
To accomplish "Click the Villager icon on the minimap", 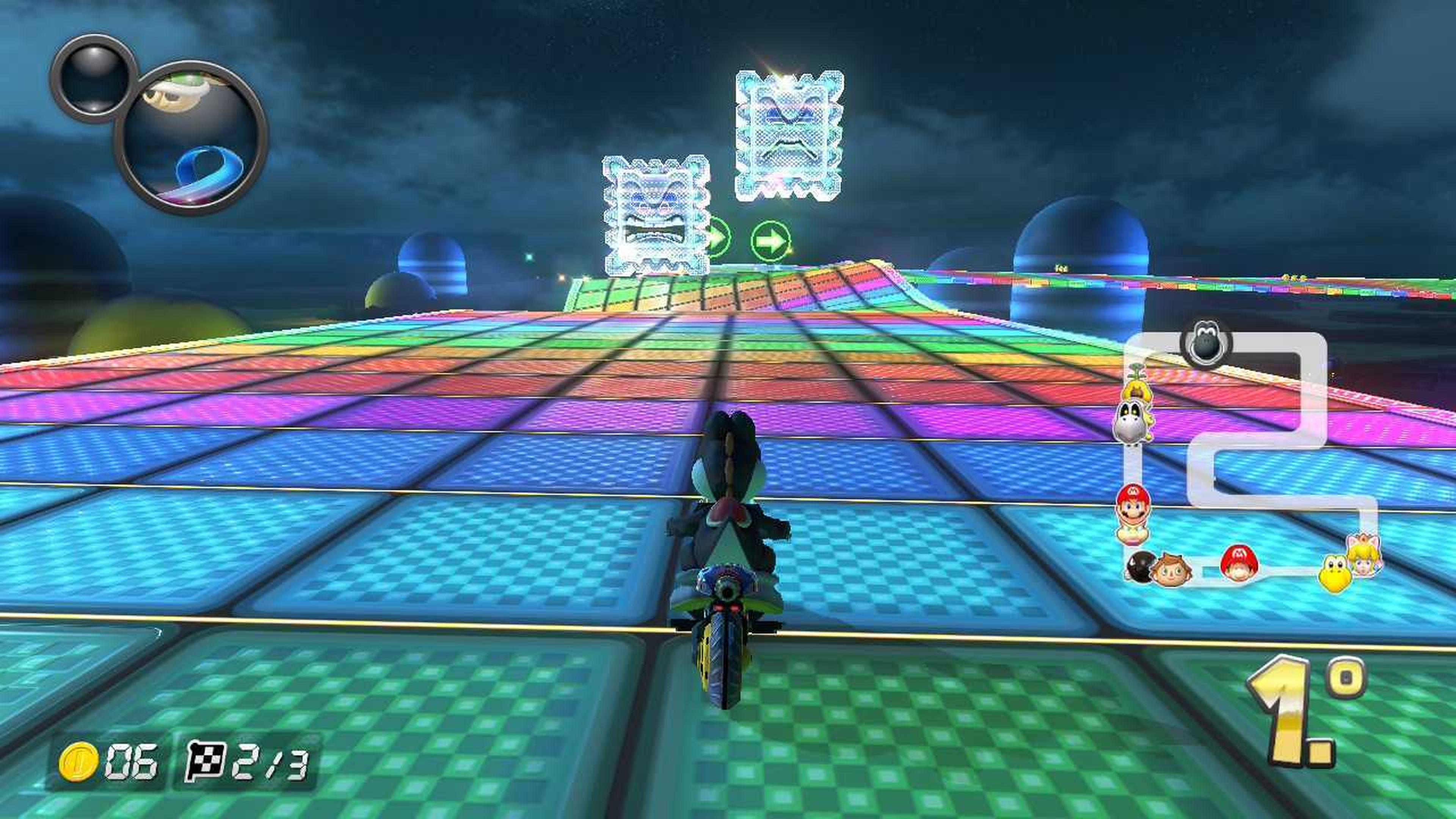I will [1171, 570].
